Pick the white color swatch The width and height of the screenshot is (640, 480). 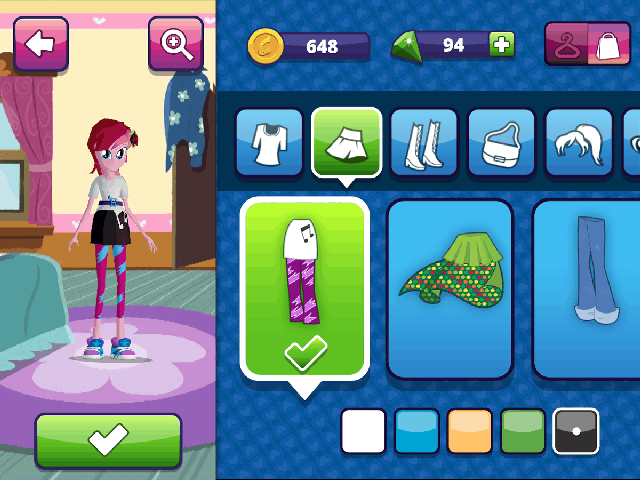coord(363,431)
